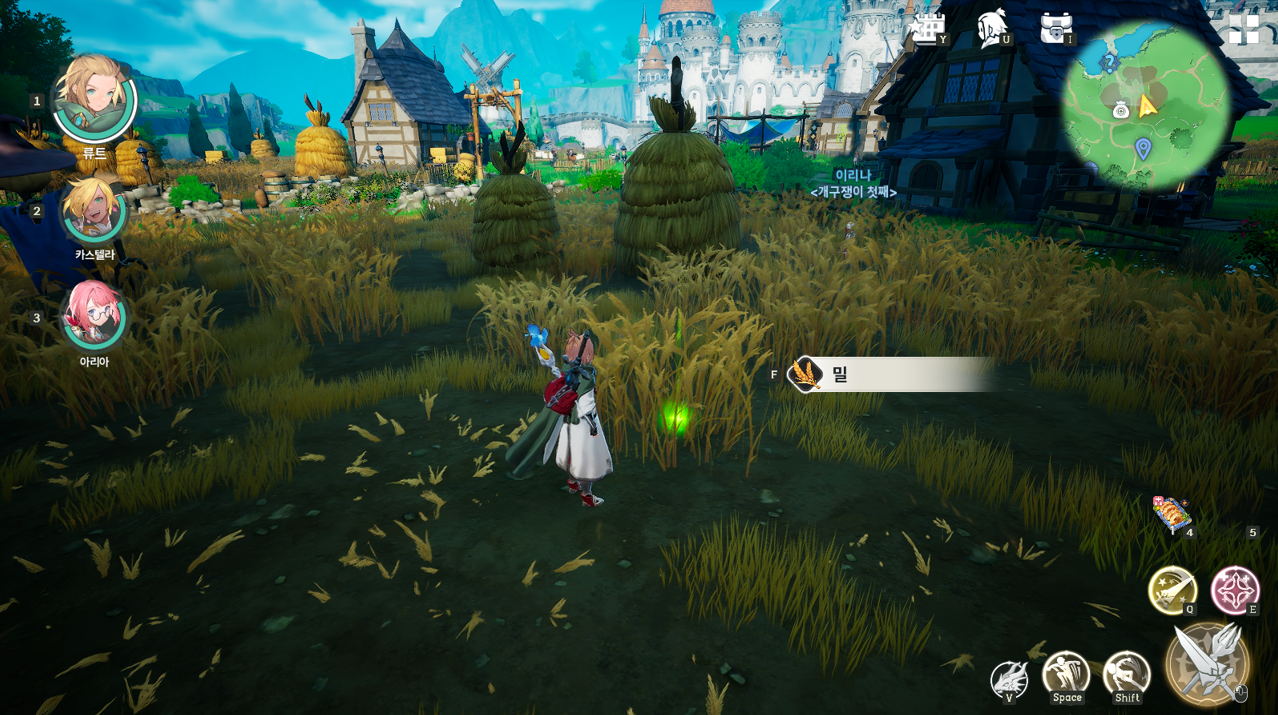Click the blue location pin on minimap
The height and width of the screenshot is (715, 1278).
(x=1143, y=149)
